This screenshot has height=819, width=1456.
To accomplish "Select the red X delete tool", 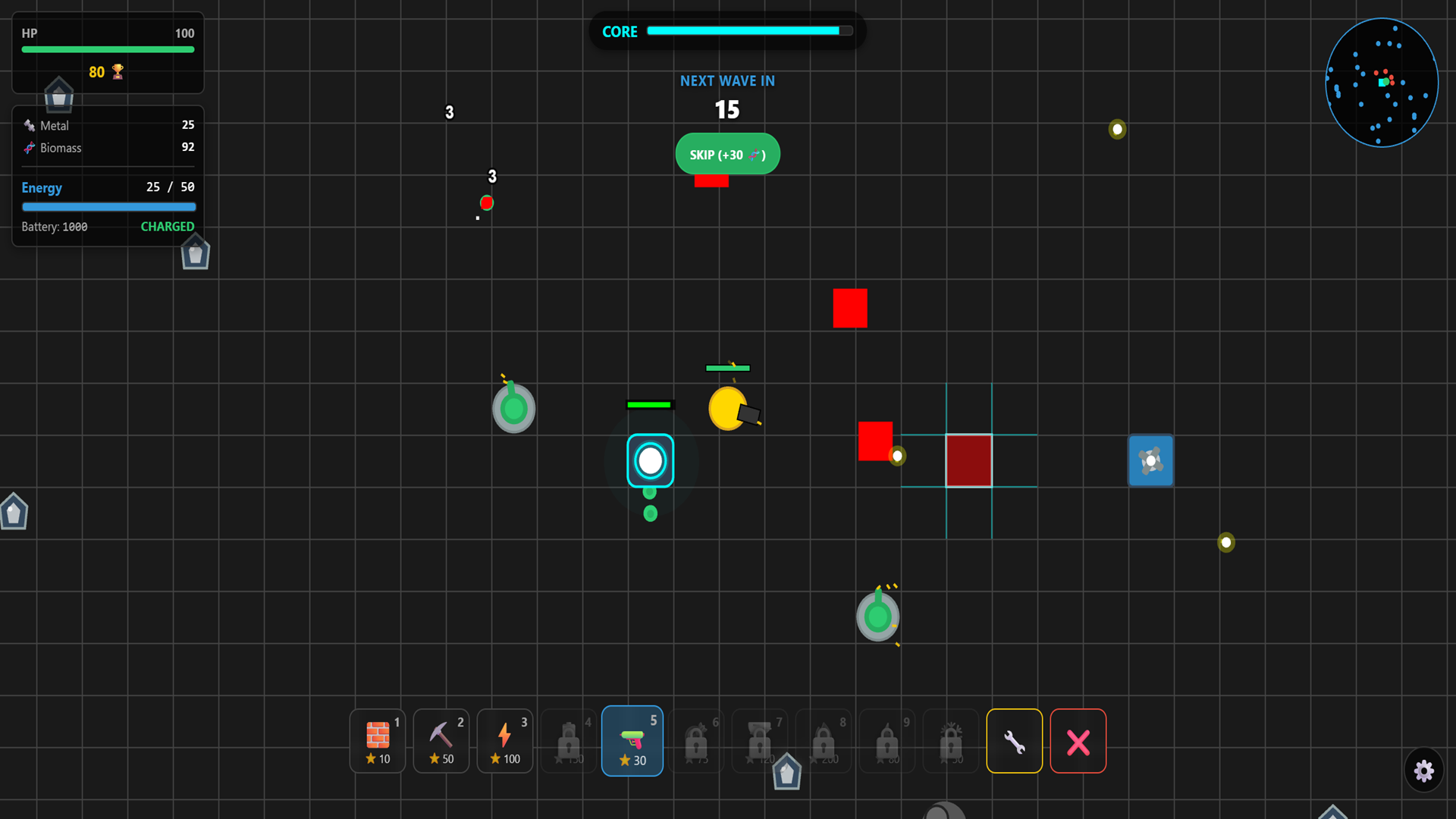I will coord(1078,741).
